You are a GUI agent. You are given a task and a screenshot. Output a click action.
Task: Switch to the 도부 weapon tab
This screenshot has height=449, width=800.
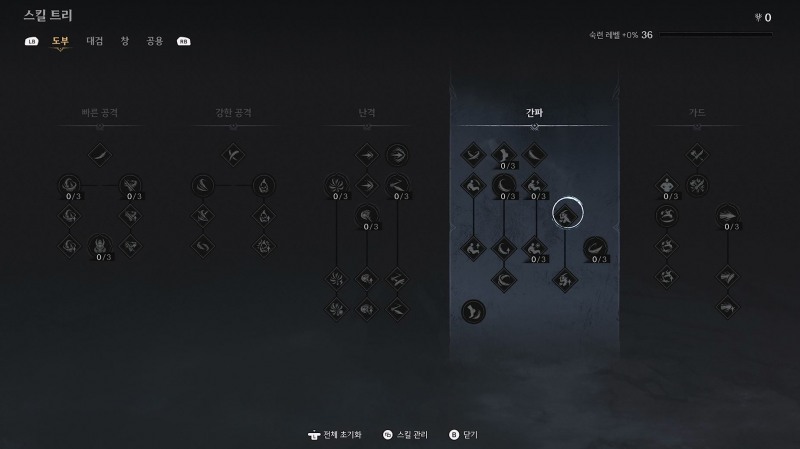tap(61, 41)
